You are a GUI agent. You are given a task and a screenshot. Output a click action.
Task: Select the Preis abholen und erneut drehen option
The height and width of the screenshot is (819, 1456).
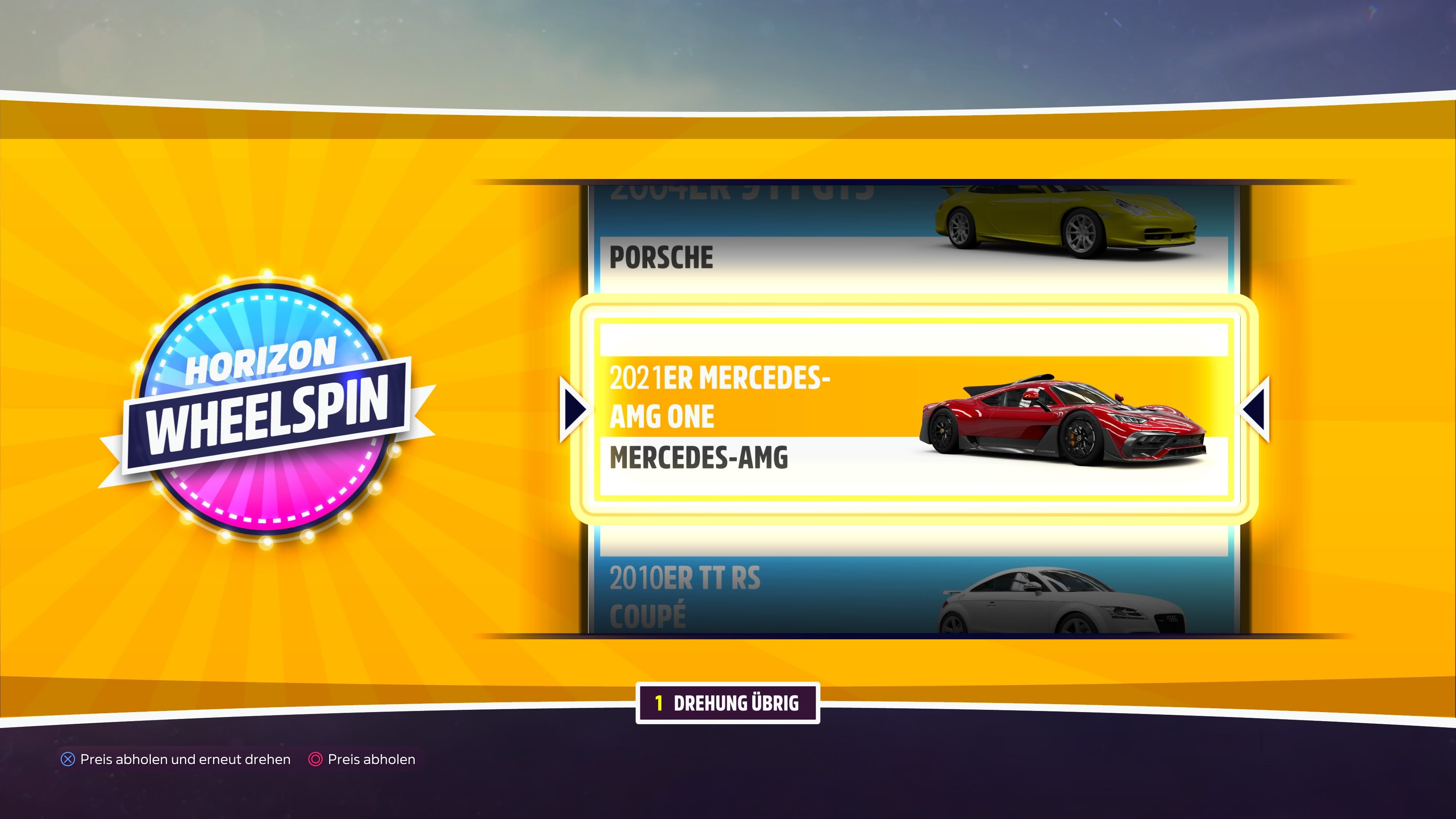(x=185, y=759)
